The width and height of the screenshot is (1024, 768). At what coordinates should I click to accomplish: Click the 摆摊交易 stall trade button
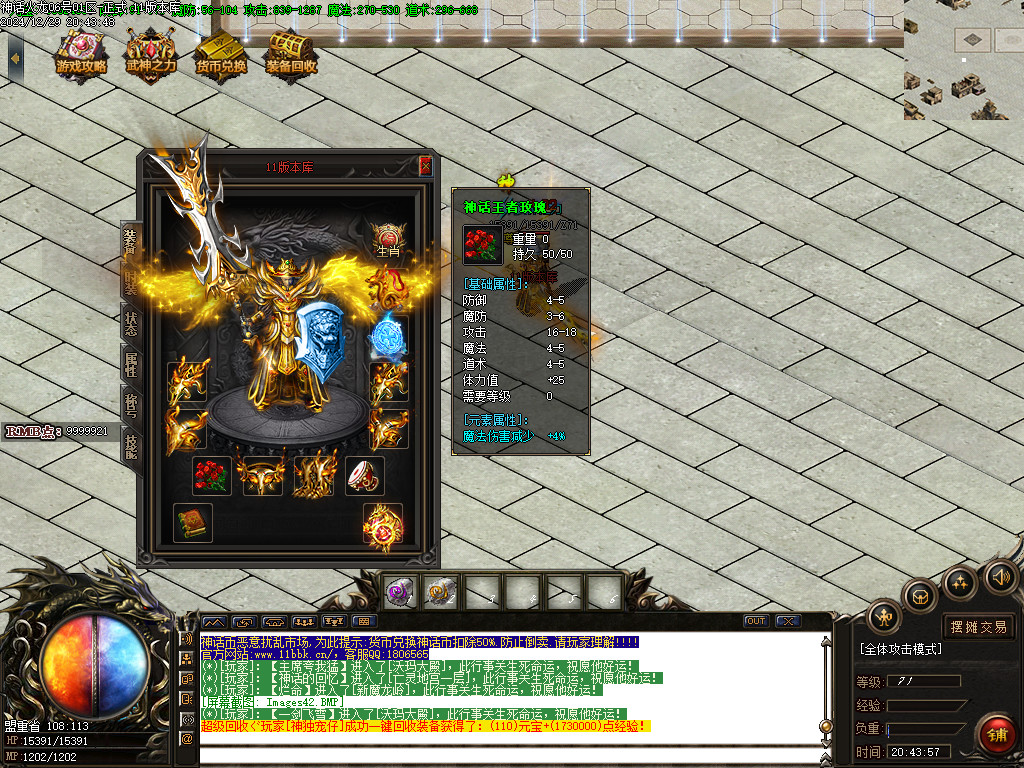click(x=978, y=627)
